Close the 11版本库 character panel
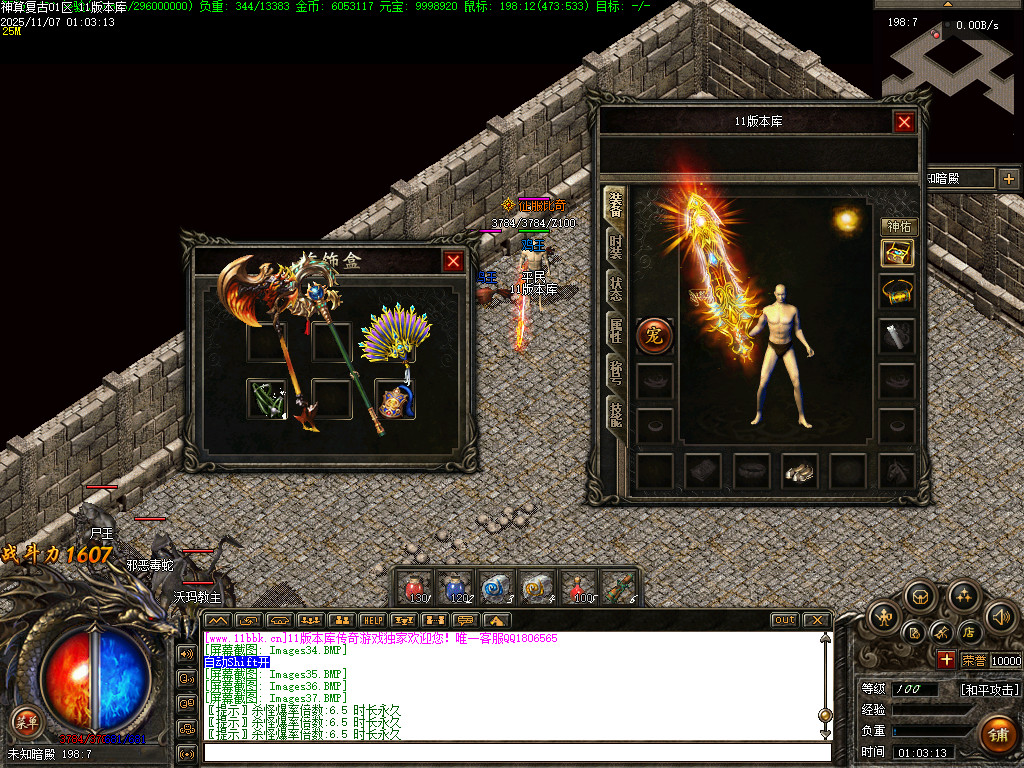Screen dimensions: 1024x768 904,122
